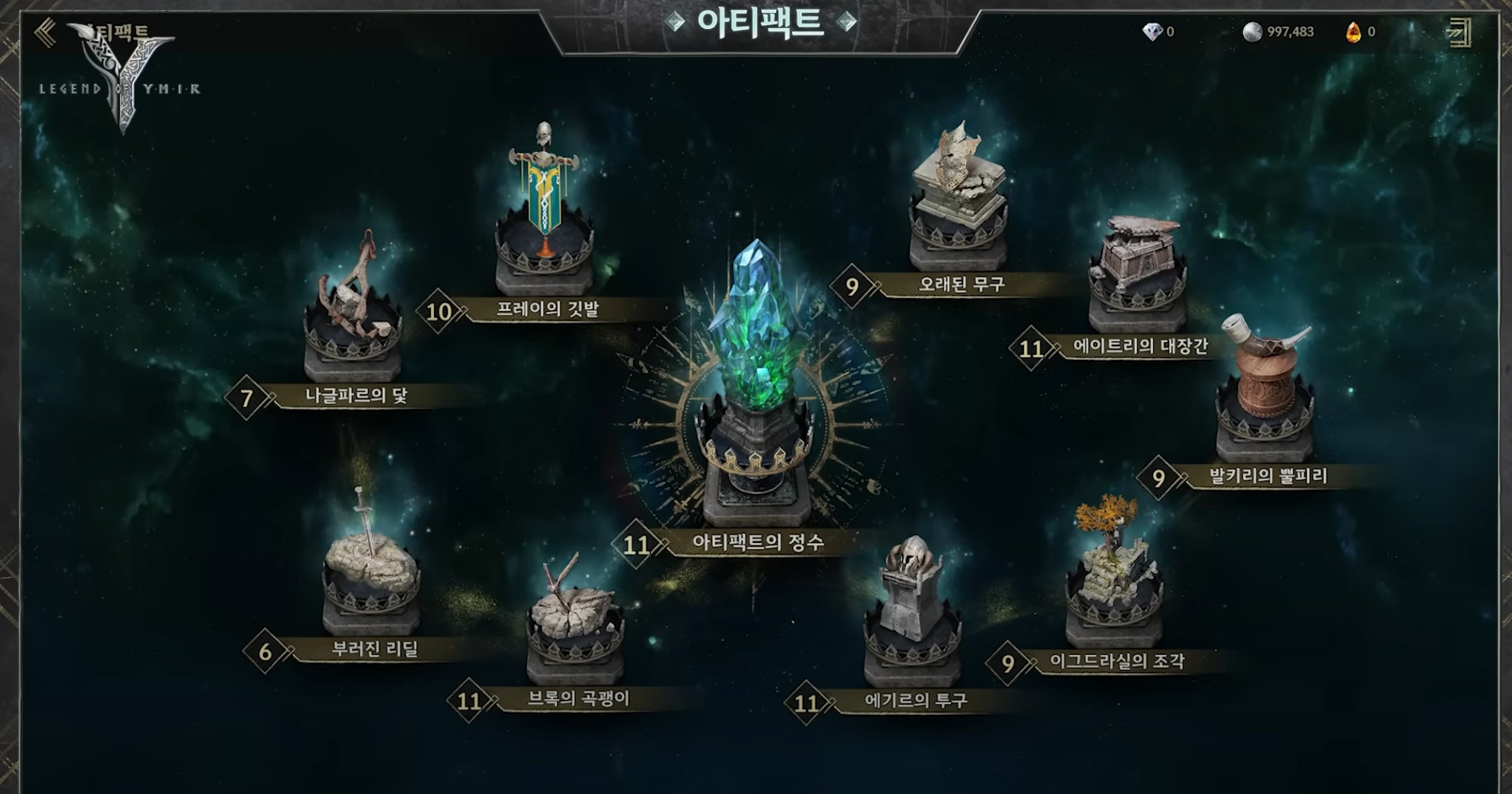Open the menu icon in top-right corner
This screenshot has height=794, width=1512.
pyautogui.click(x=1459, y=33)
